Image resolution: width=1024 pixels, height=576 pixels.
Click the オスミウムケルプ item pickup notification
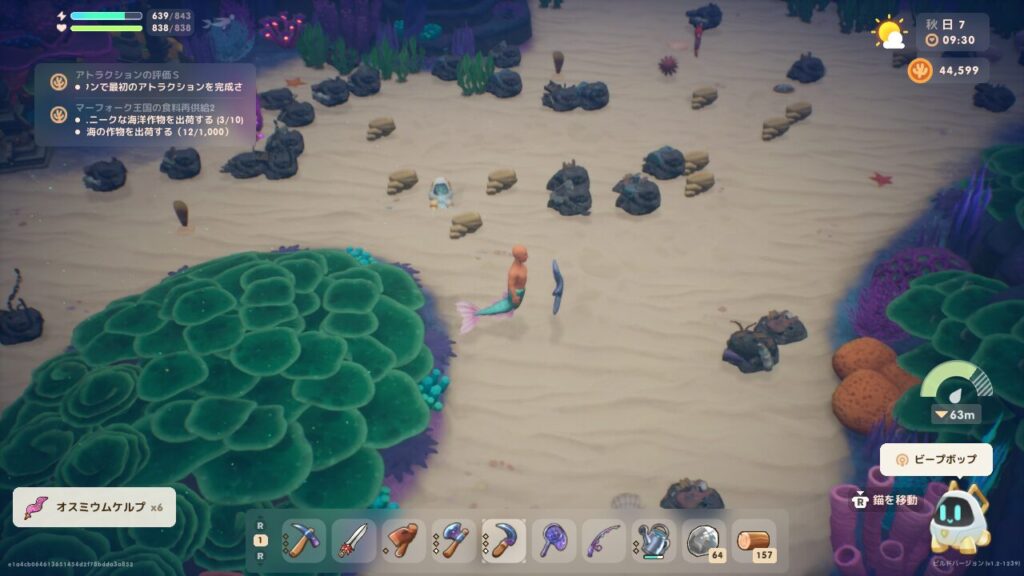coord(94,507)
